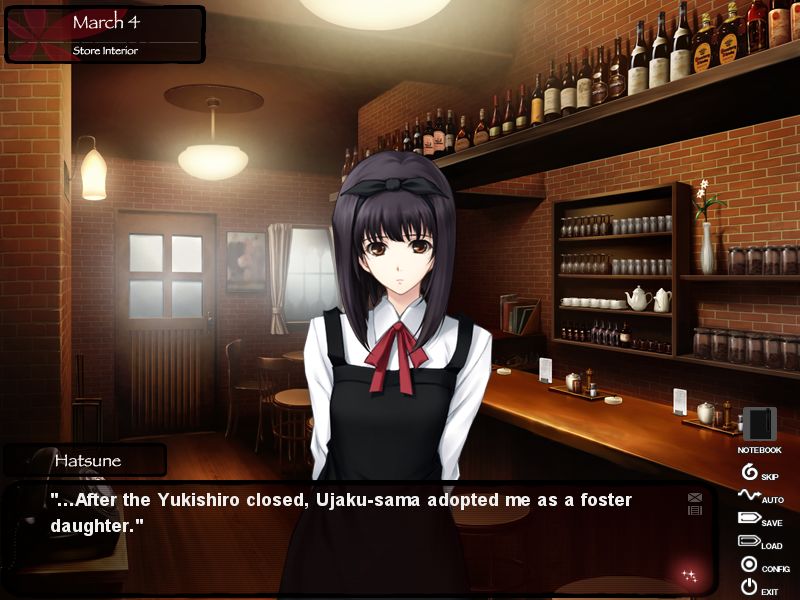Click the envelope icon in the dialogue box

(695, 497)
